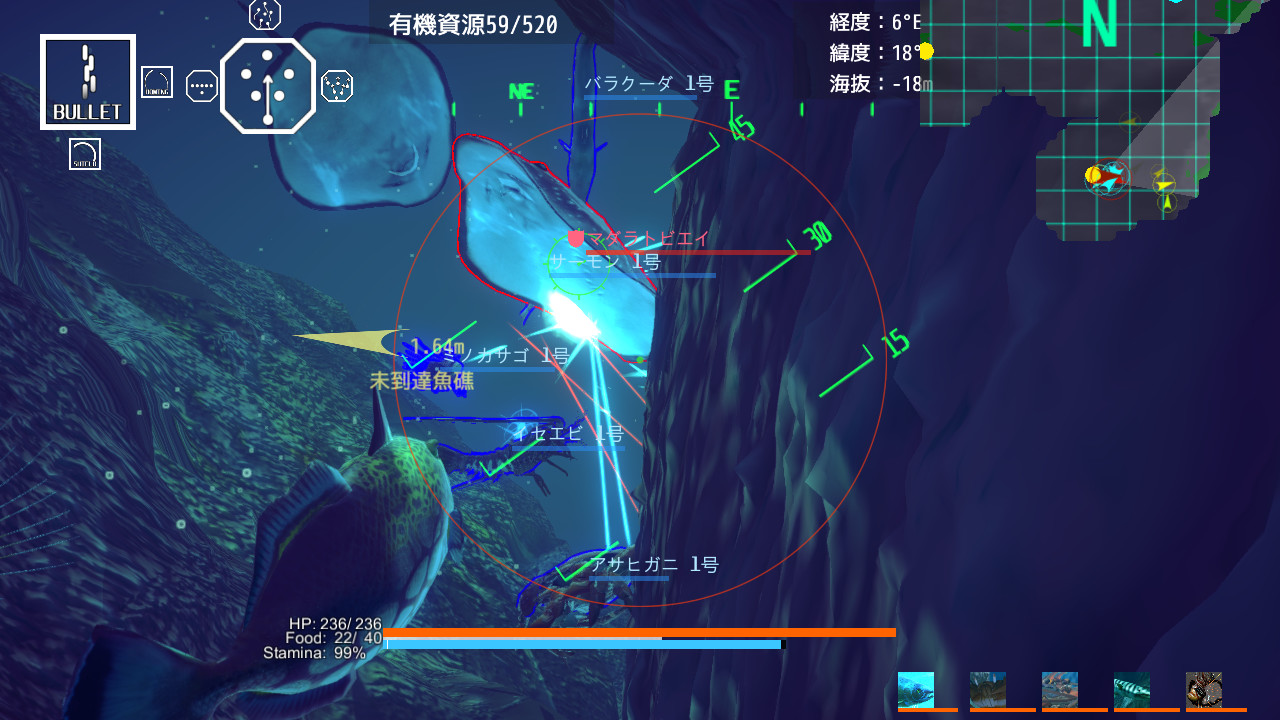Select the rightmost crab squad thumbnail
This screenshot has width=1280, height=720.
click(1205, 691)
